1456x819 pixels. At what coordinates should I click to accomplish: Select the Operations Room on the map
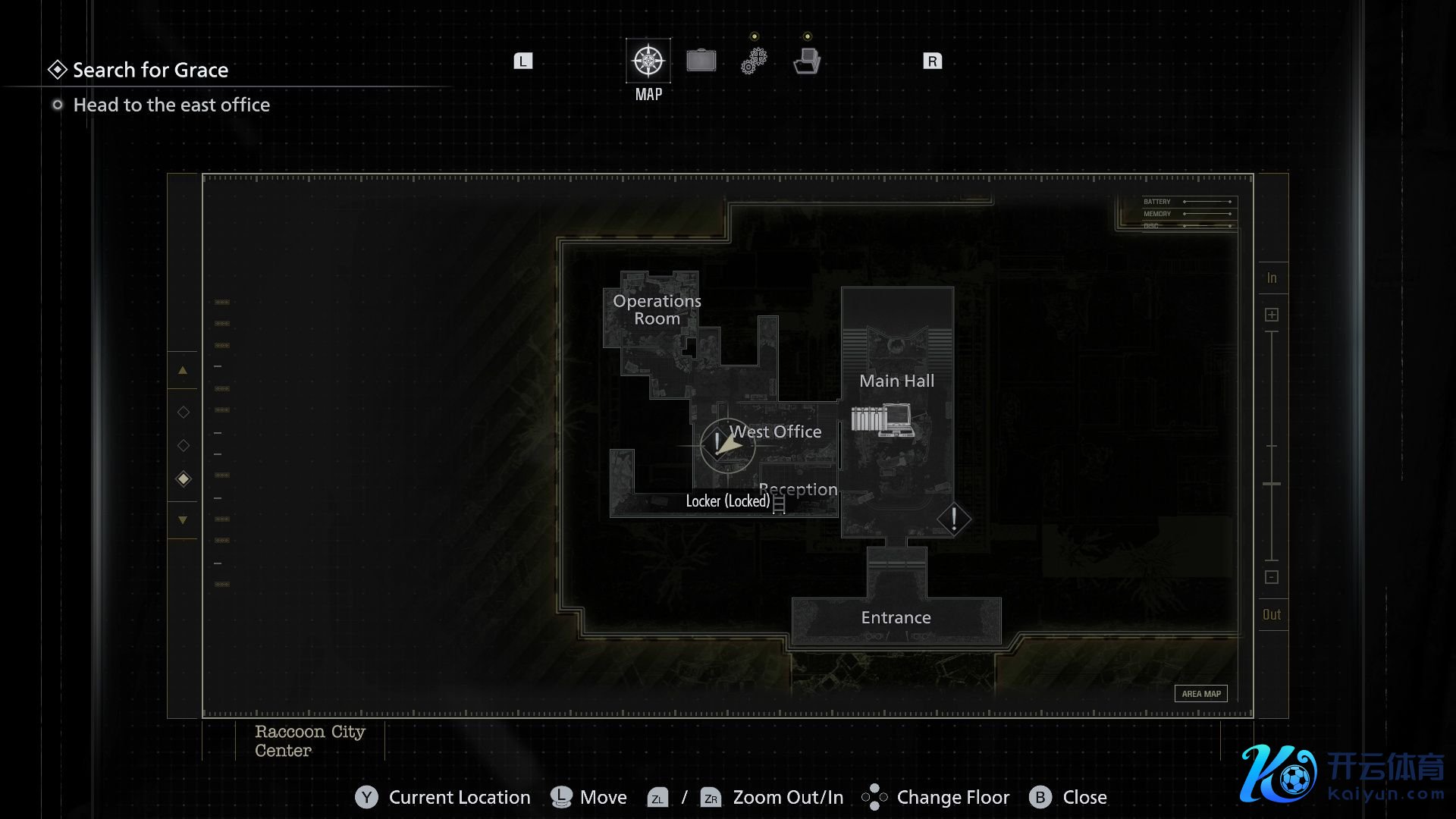click(657, 310)
